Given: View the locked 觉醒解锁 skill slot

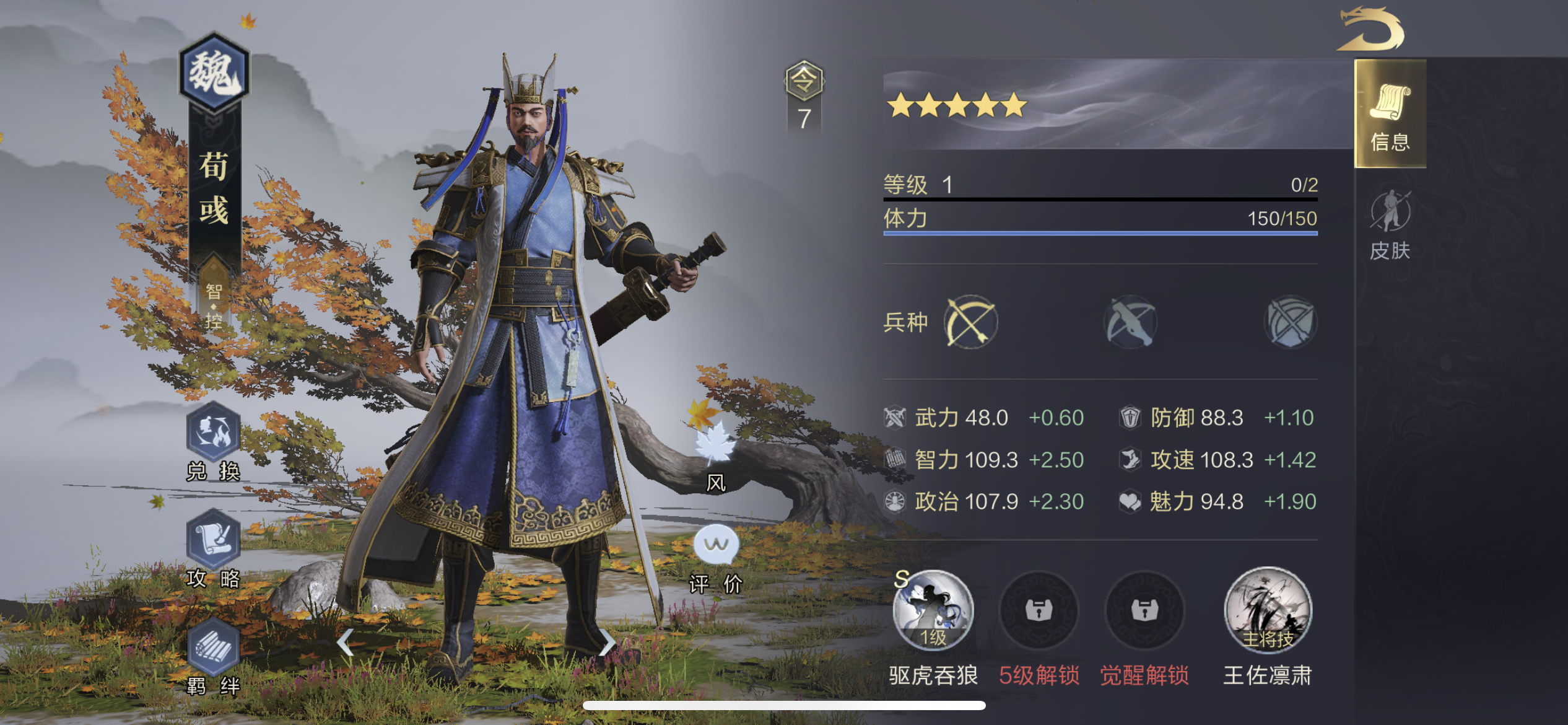Looking at the screenshot, I should click(x=1145, y=610).
